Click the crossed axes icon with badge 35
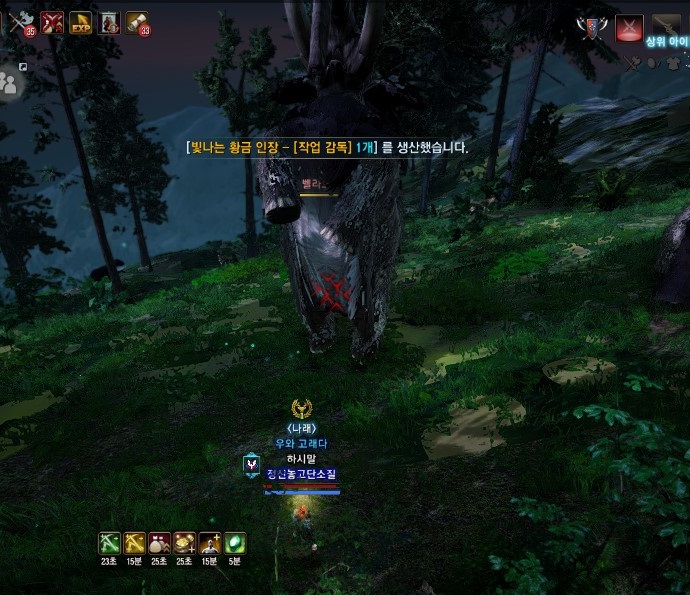 [20, 22]
